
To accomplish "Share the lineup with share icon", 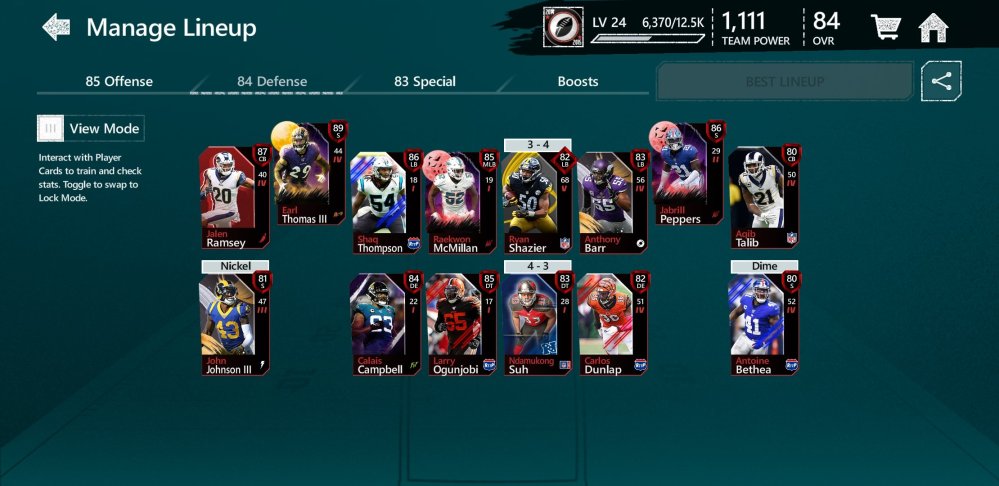I will (941, 81).
